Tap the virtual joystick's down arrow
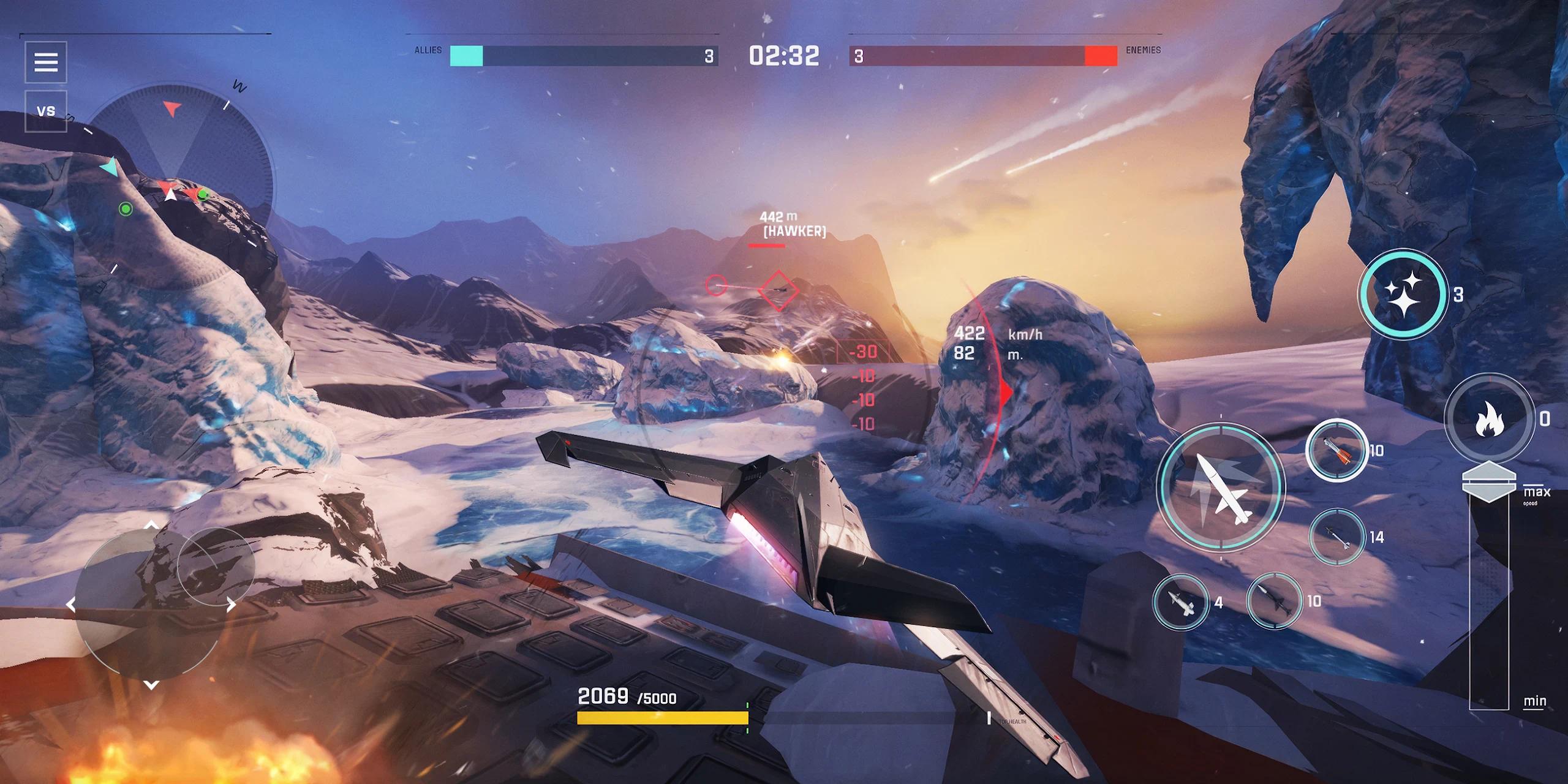Viewport: 1568px width, 784px height. tap(151, 684)
